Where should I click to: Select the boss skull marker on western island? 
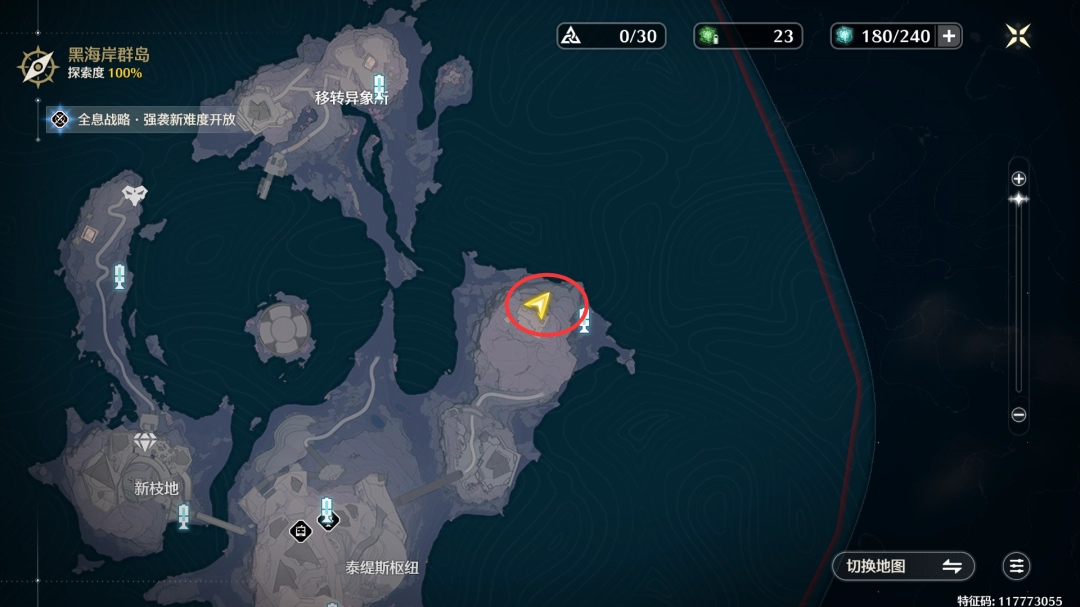point(134,194)
